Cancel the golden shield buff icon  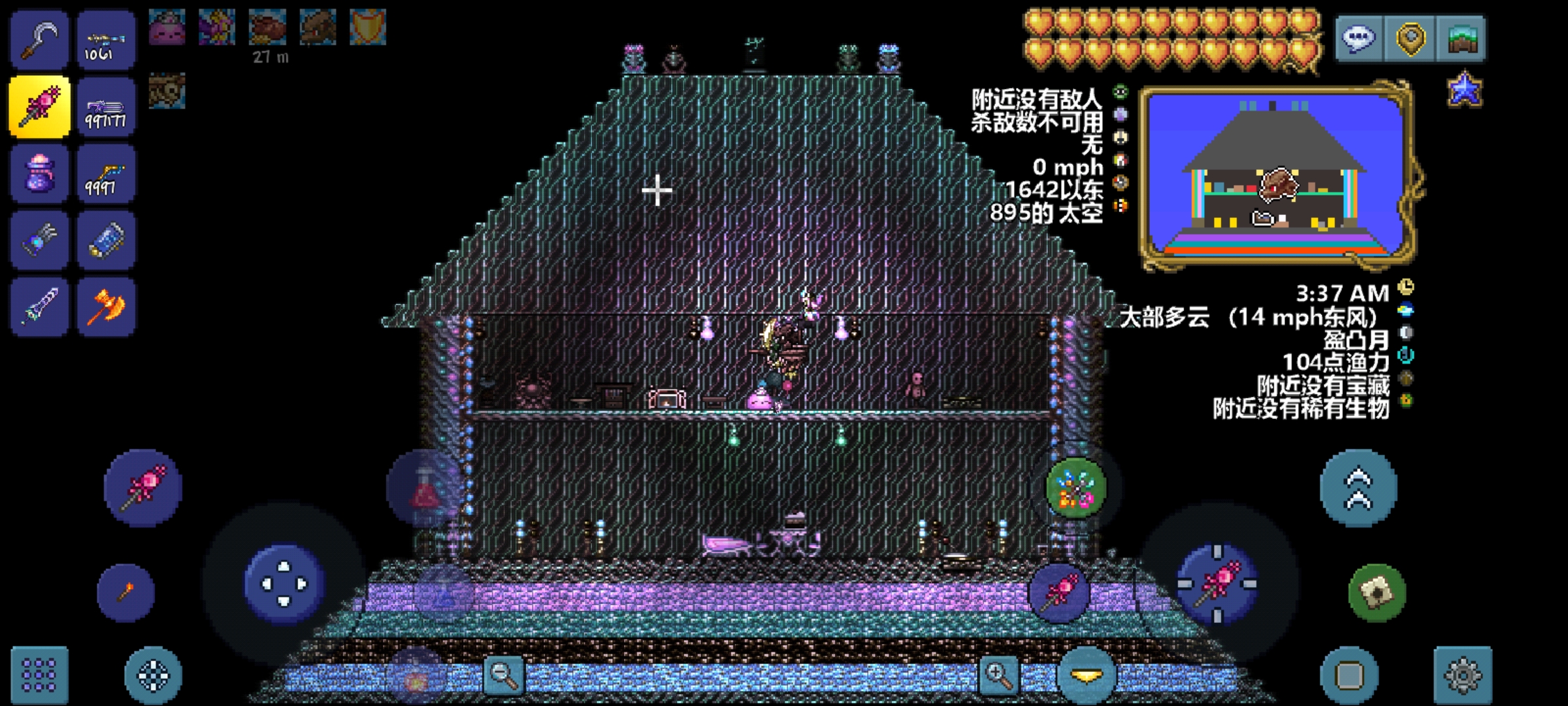[367, 27]
